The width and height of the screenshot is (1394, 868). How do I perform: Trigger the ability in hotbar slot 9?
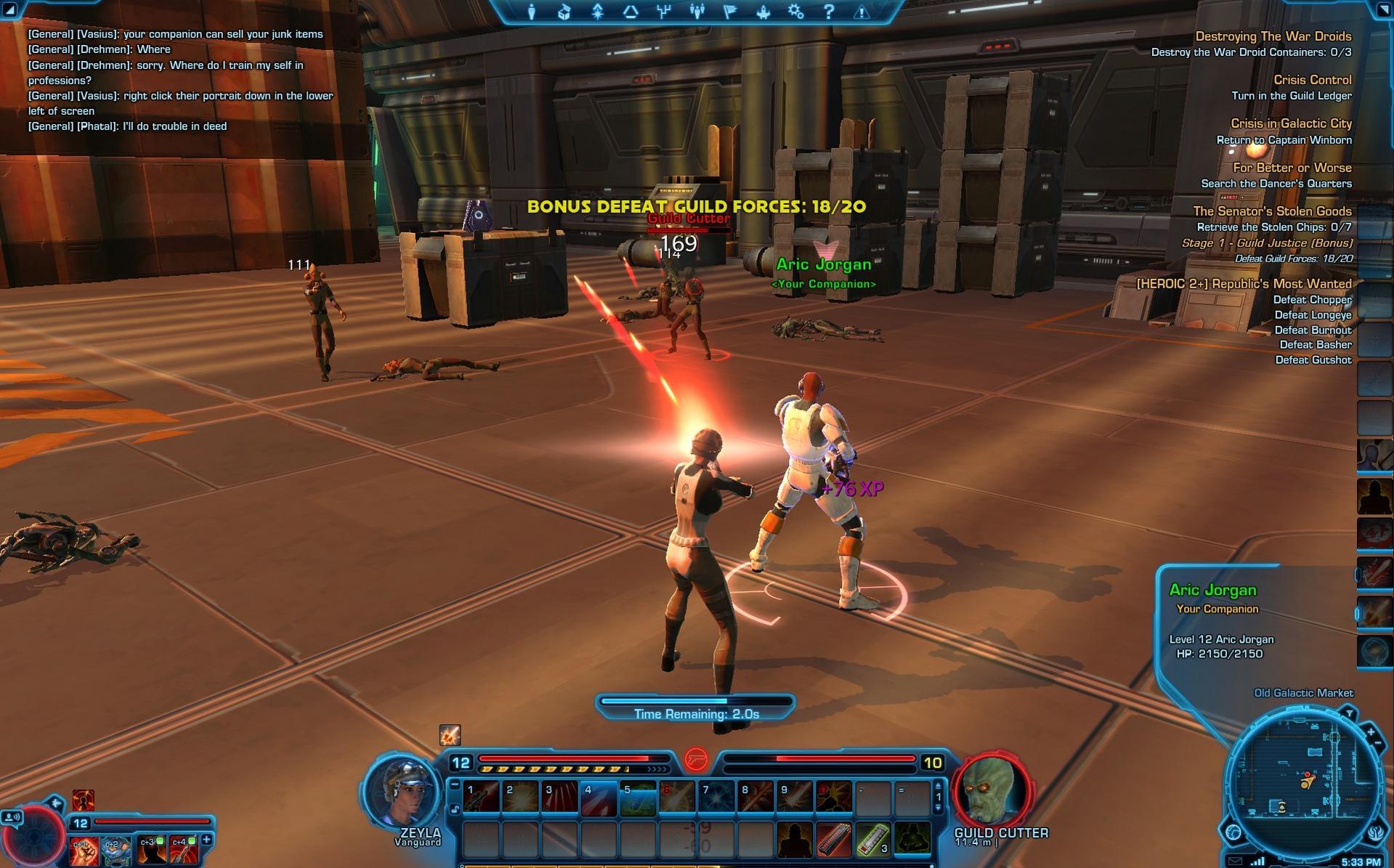794,797
